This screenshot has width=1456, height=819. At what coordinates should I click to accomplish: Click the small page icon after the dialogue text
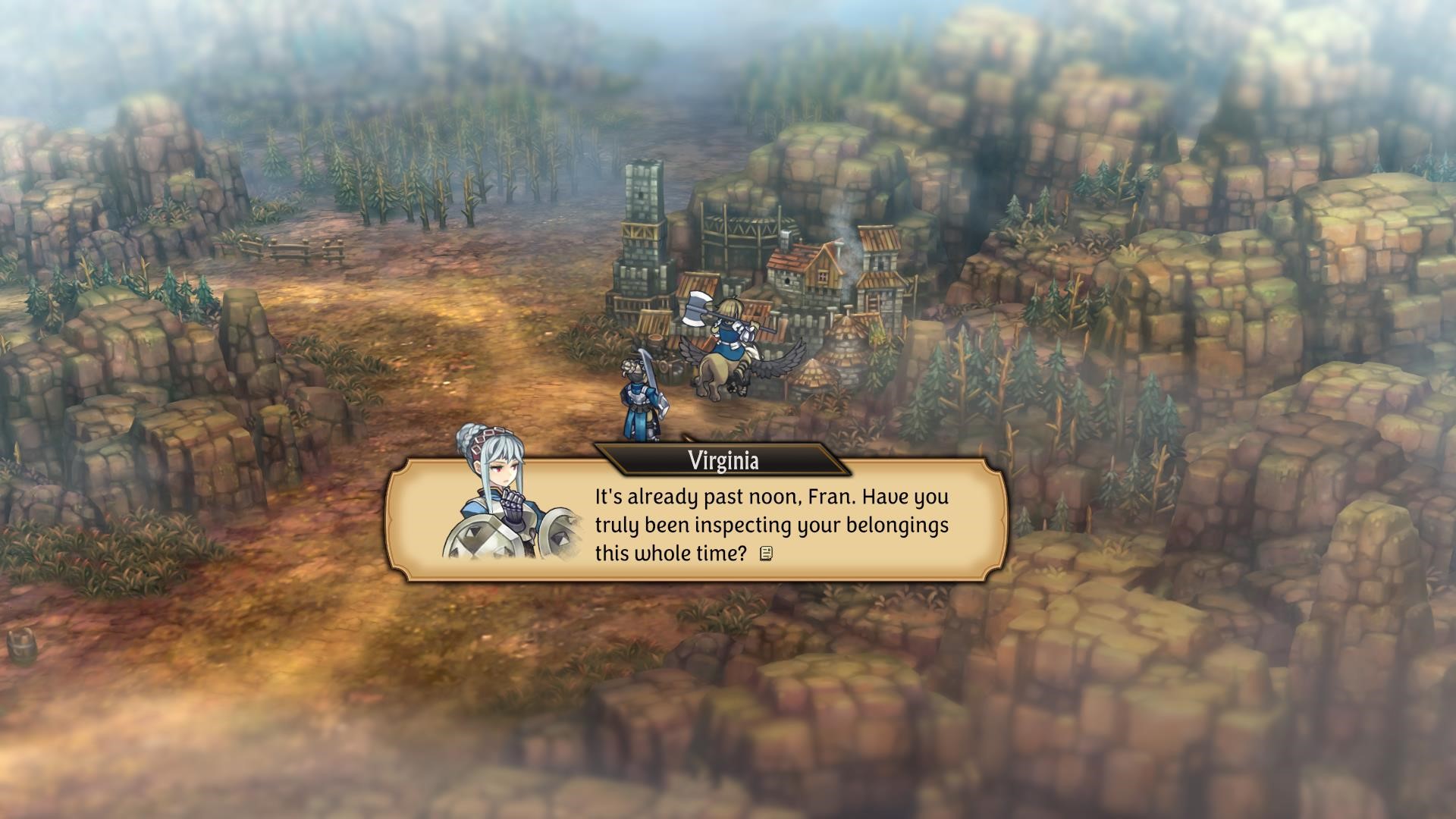(x=766, y=554)
